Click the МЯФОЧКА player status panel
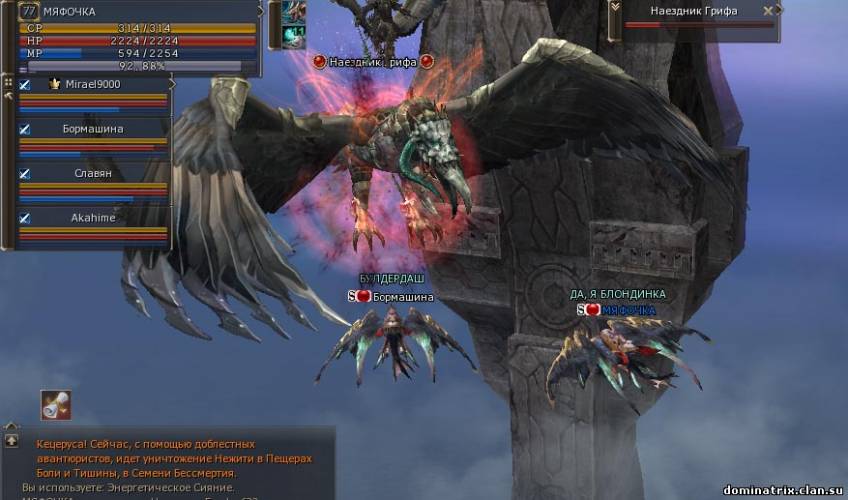This screenshot has height=500, width=848. 140,38
